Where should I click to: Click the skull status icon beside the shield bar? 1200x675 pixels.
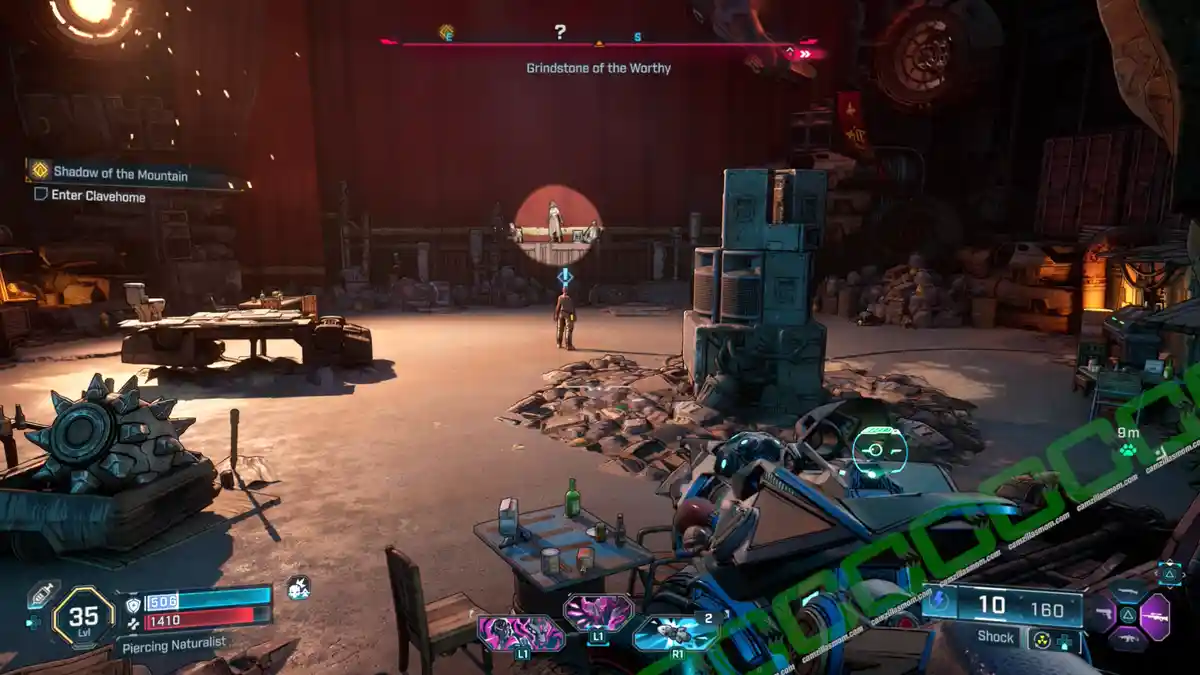(x=297, y=588)
